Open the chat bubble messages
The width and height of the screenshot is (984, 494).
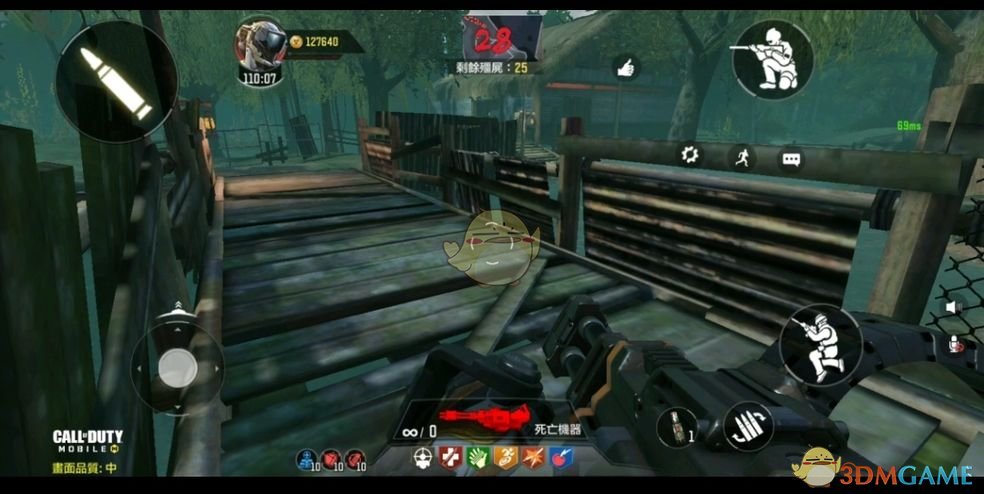791,158
